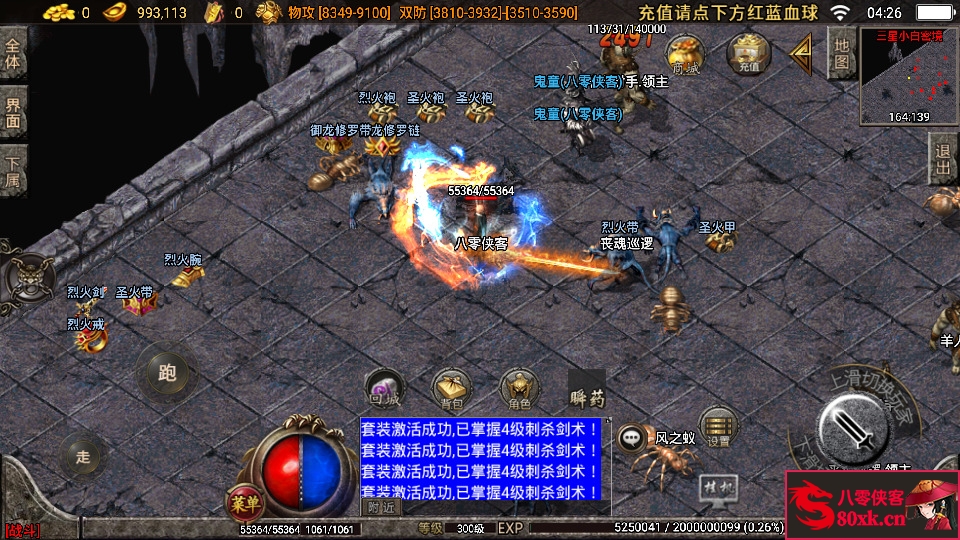Viewport: 960px width, 540px height.
Task: Open the chat speech-bubble icon
Action: coord(631,437)
